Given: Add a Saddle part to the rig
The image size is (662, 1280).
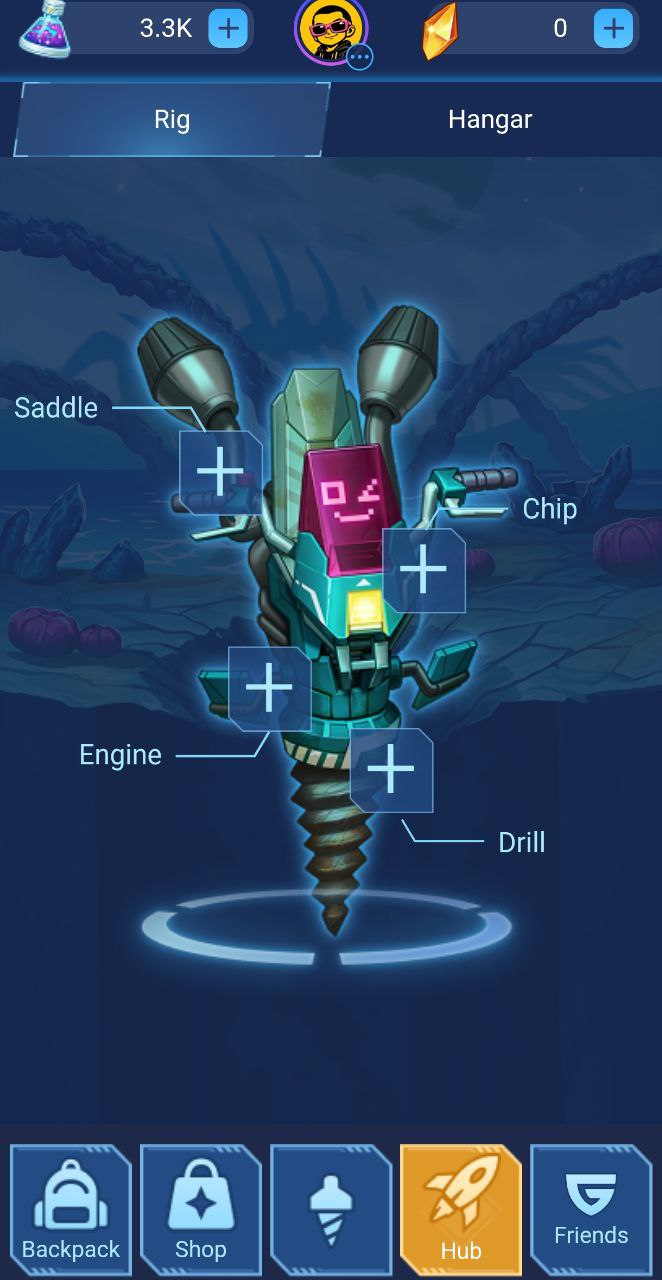Looking at the screenshot, I should click(x=220, y=472).
